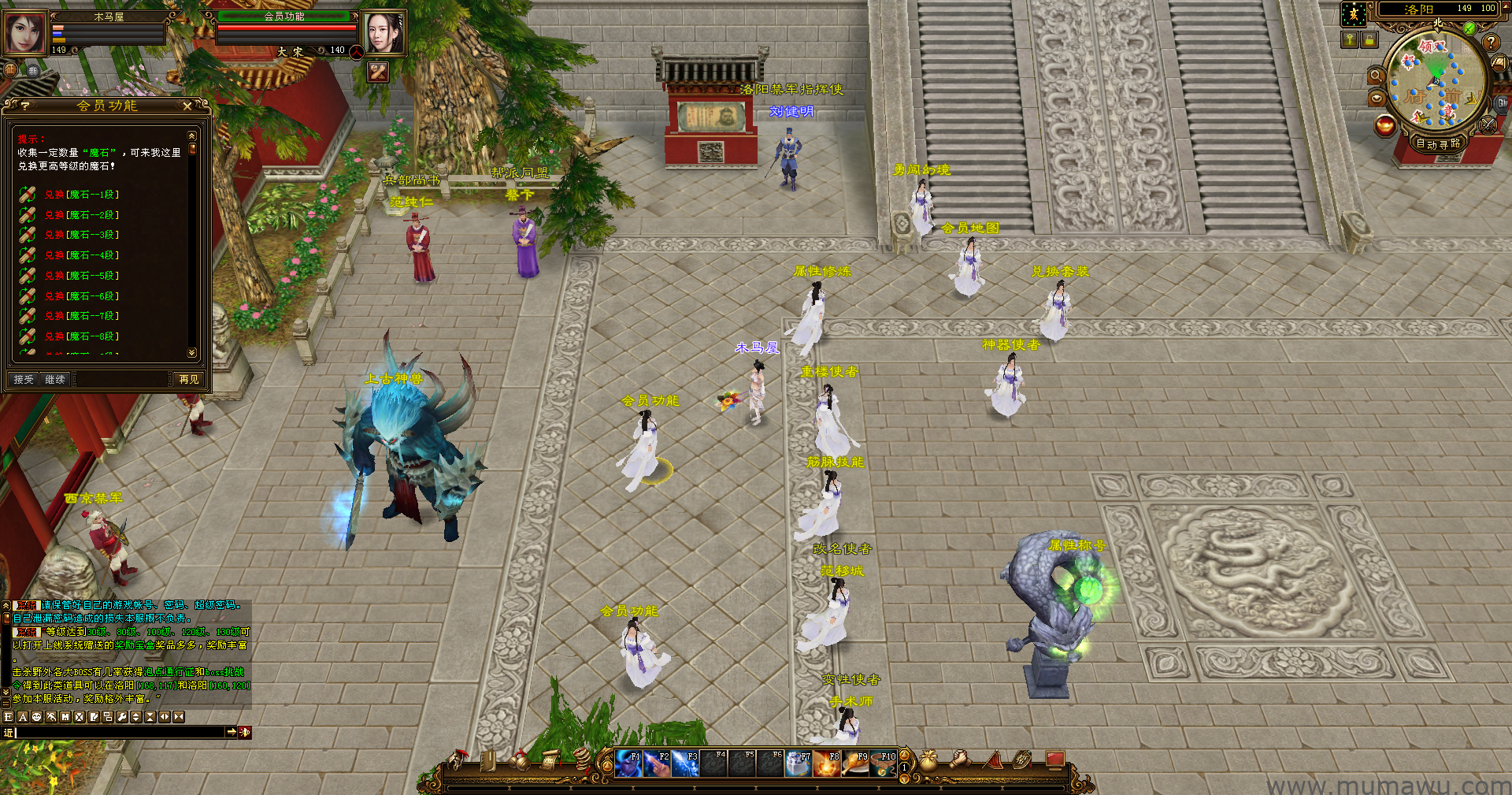The image size is (1512, 795).
Task: Click the 继续 continue button
Action: pos(55,380)
